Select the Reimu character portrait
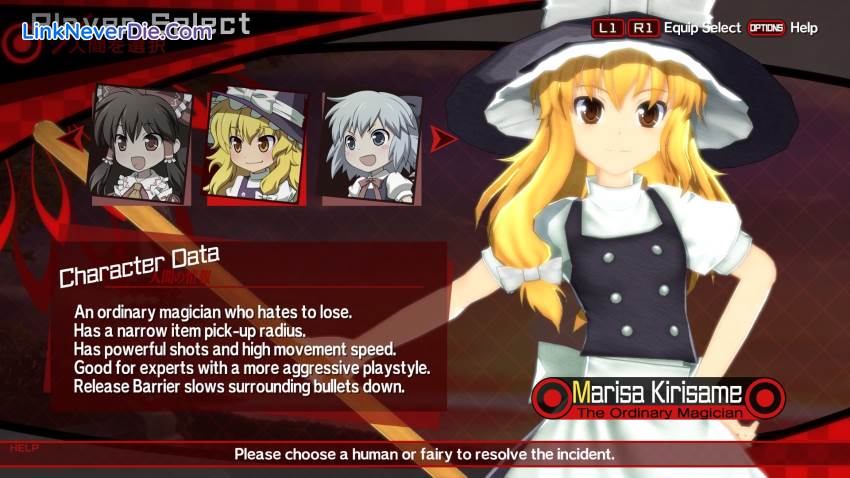This screenshot has height=478, width=850. tap(141, 146)
